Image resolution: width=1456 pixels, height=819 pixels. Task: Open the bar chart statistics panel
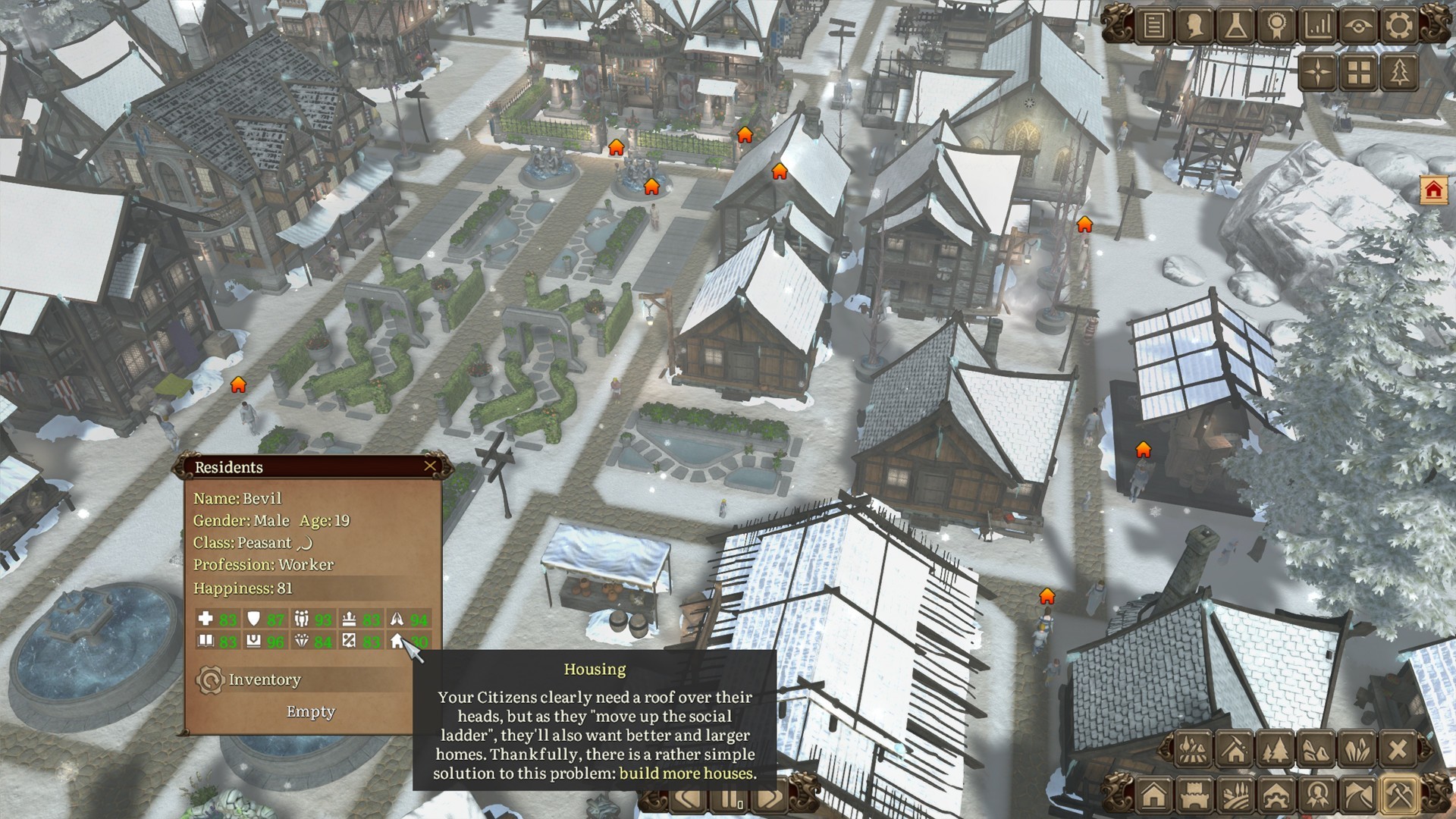(1317, 26)
